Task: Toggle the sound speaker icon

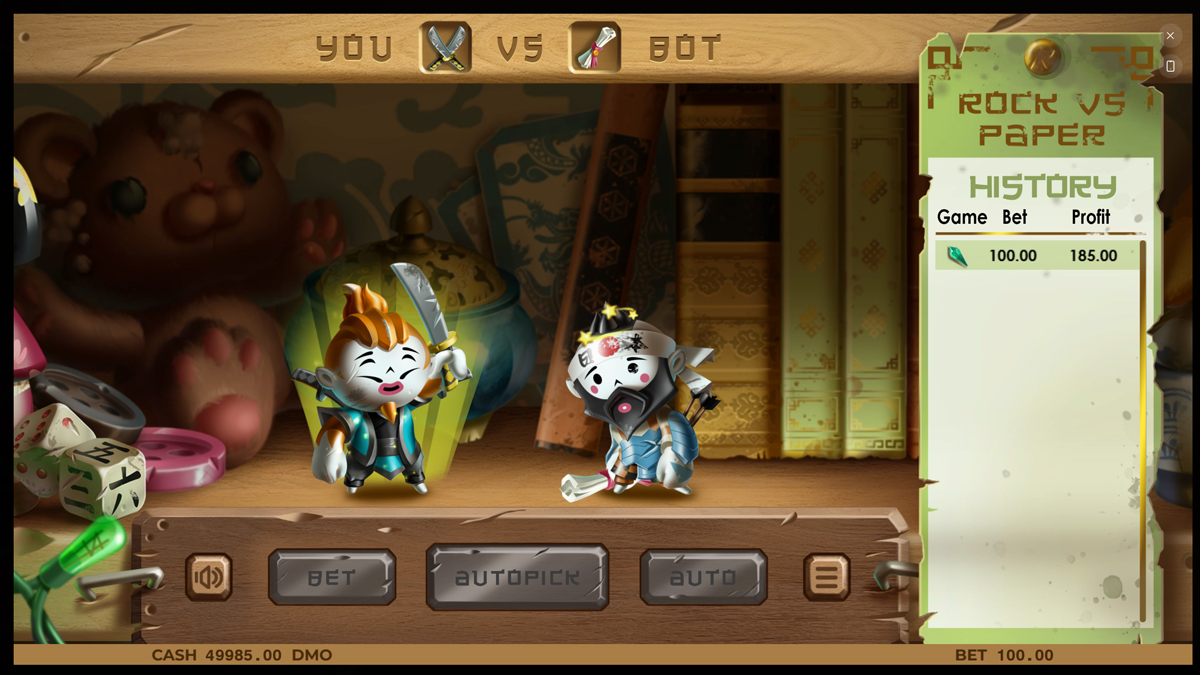Action: click(209, 577)
